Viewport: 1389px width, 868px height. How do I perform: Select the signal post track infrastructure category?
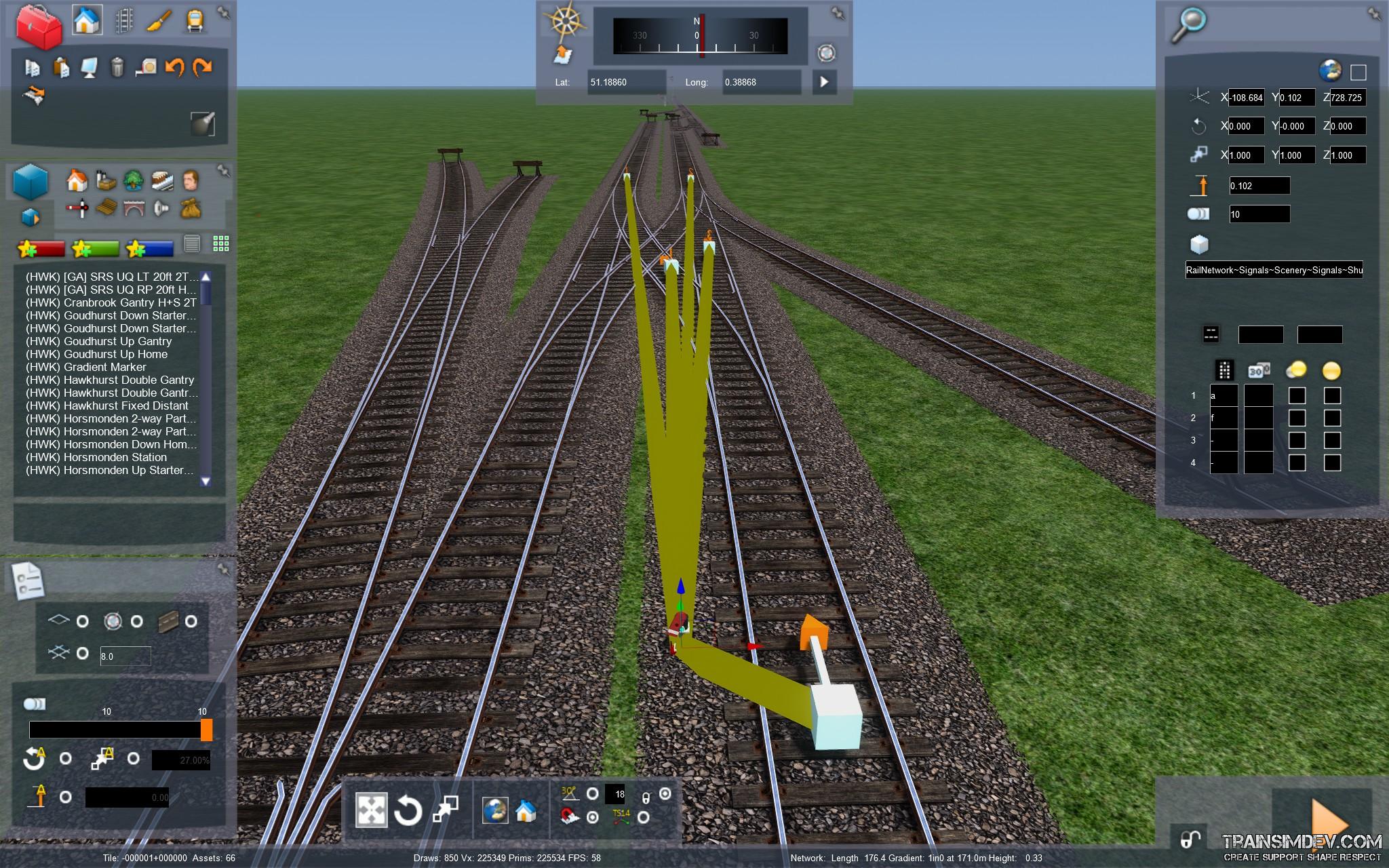(77, 208)
